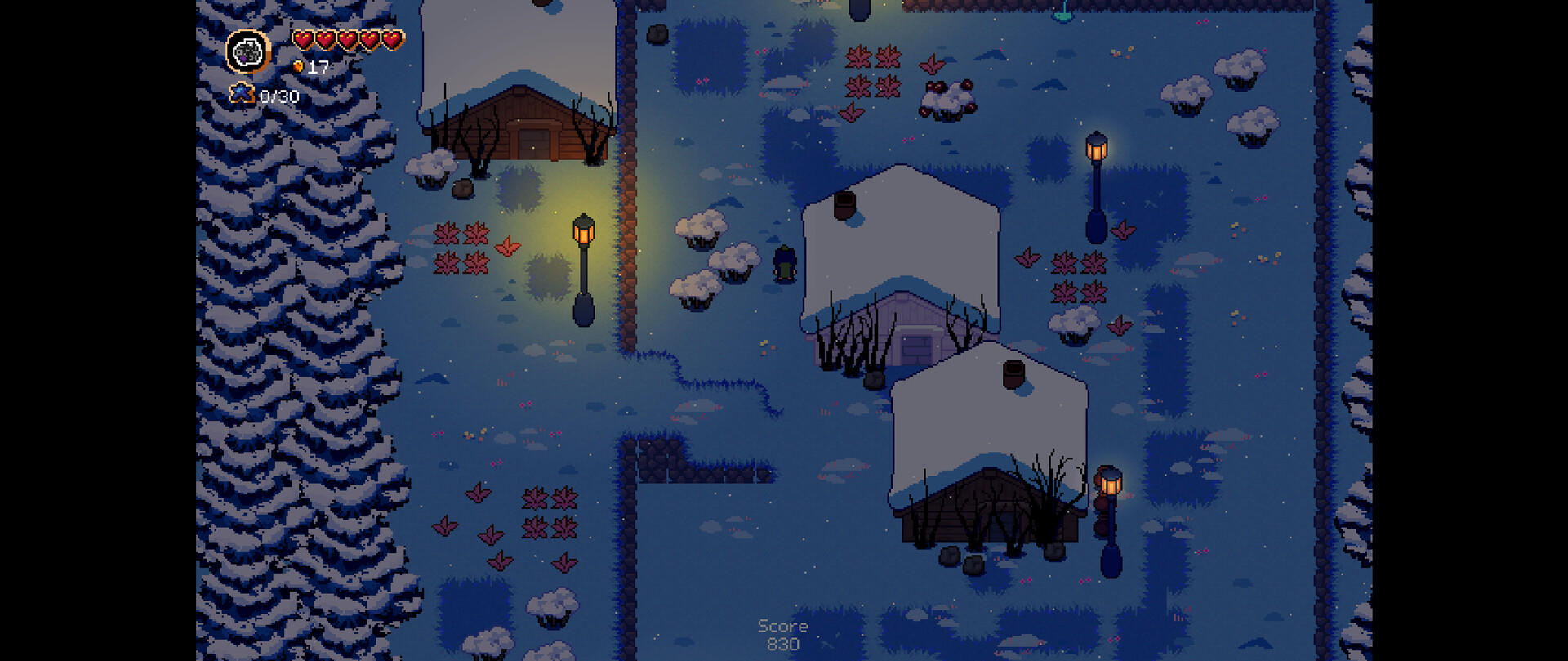Click the coin icon beside the 17 counter

[x=299, y=67]
